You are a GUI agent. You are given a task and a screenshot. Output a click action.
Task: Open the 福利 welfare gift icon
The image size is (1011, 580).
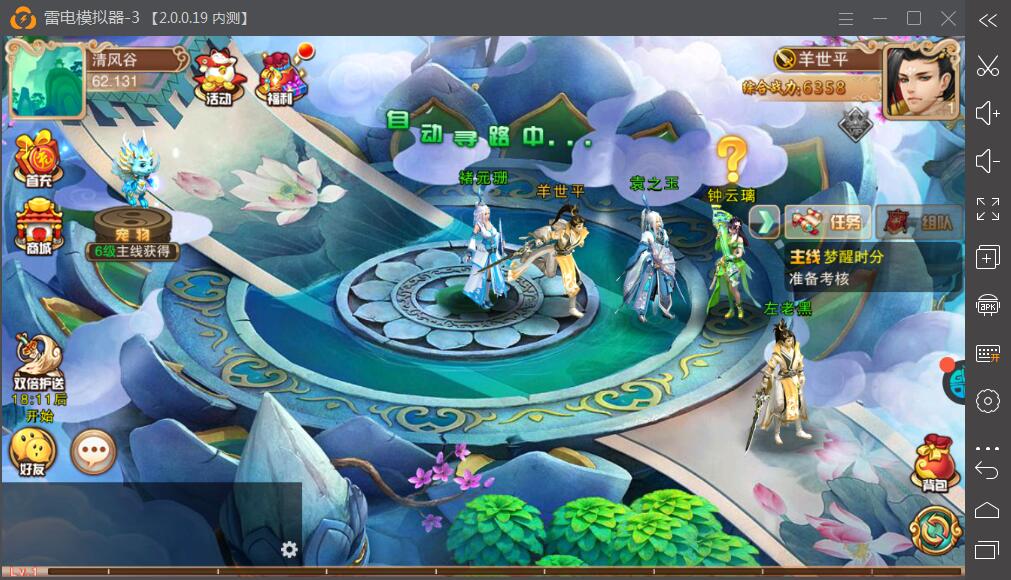click(x=280, y=77)
